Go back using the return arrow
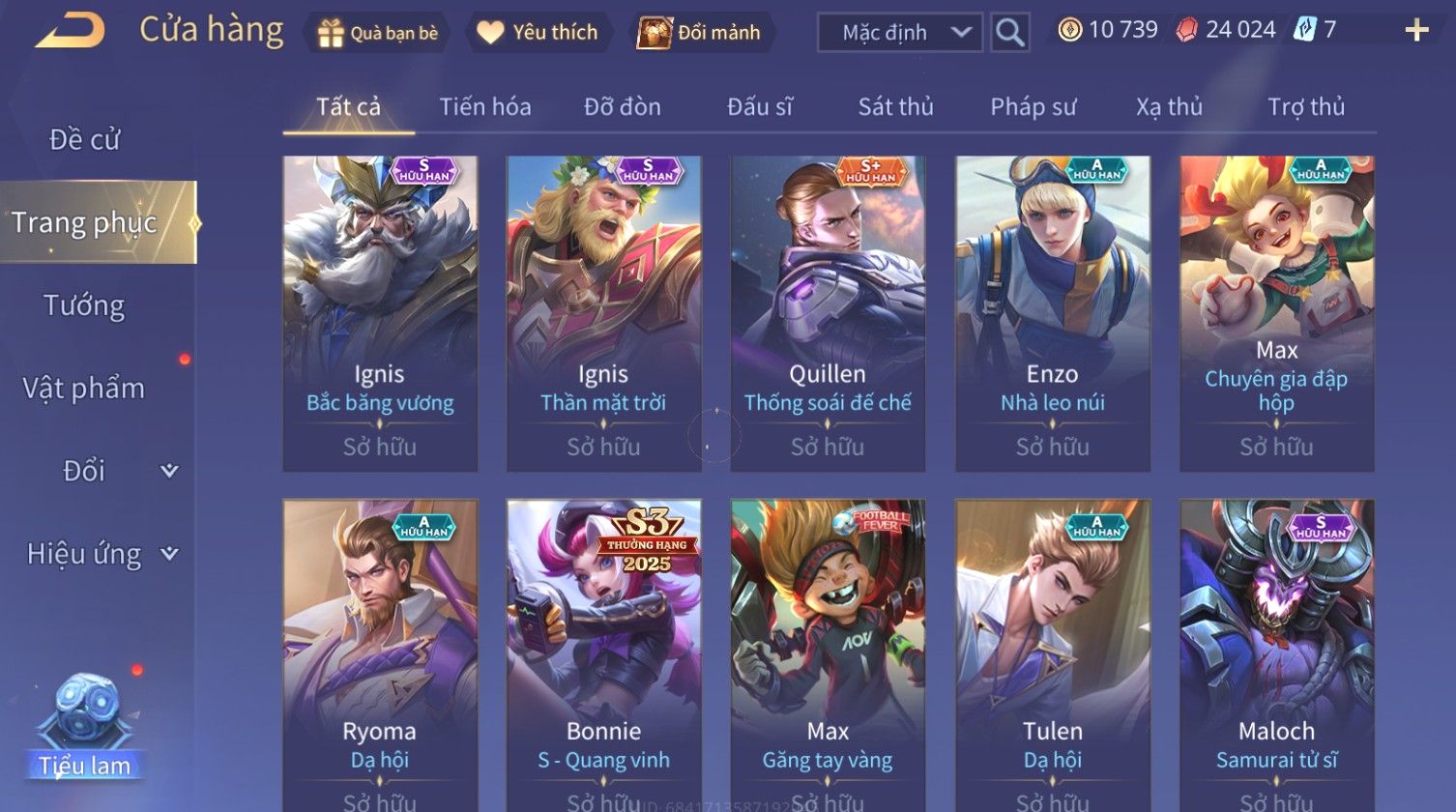This screenshot has width=1456, height=812. 70,31
